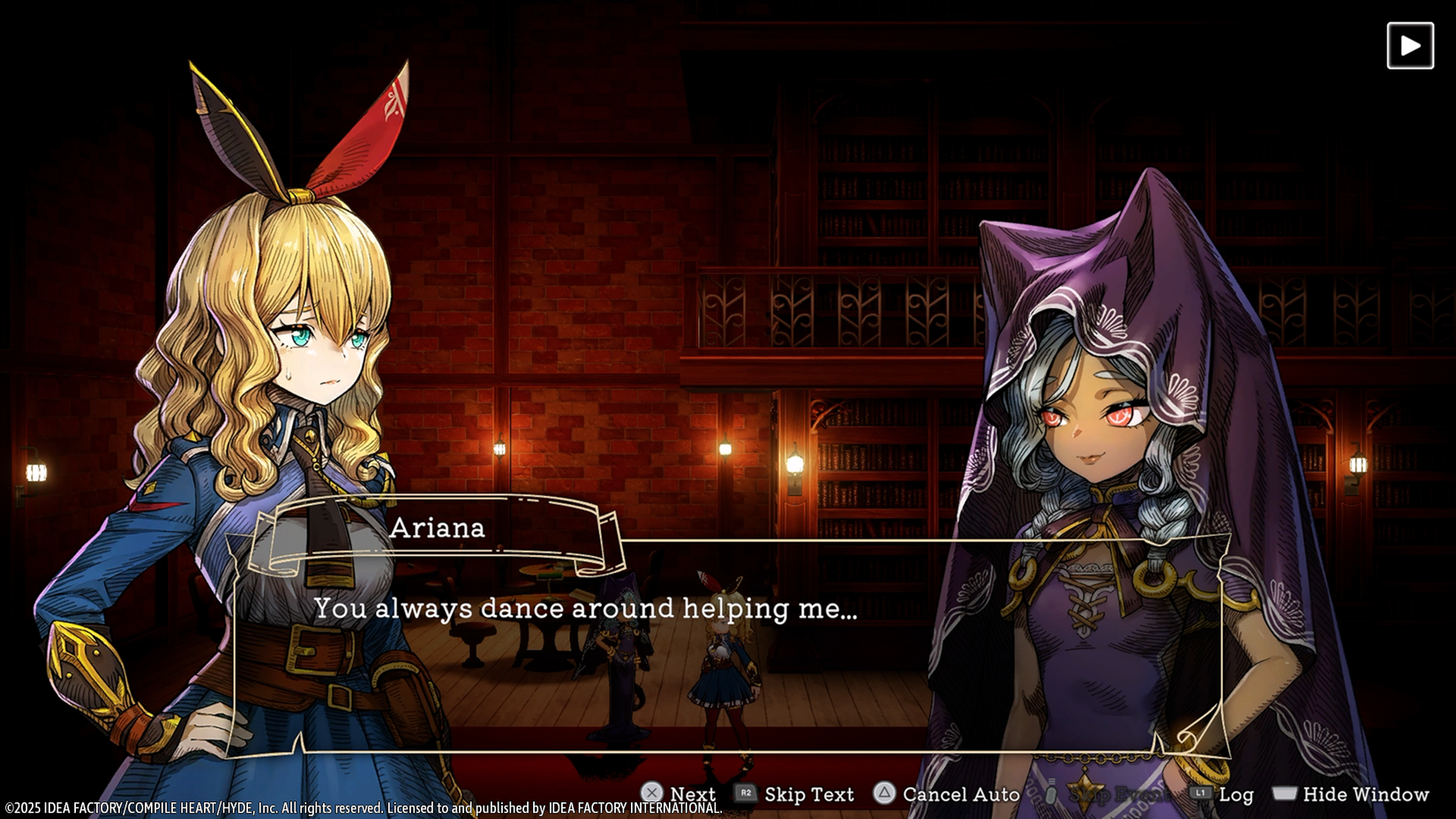This screenshot has height=819, width=1456.
Task: Click the triangle Cancel Auto icon
Action: (883, 793)
